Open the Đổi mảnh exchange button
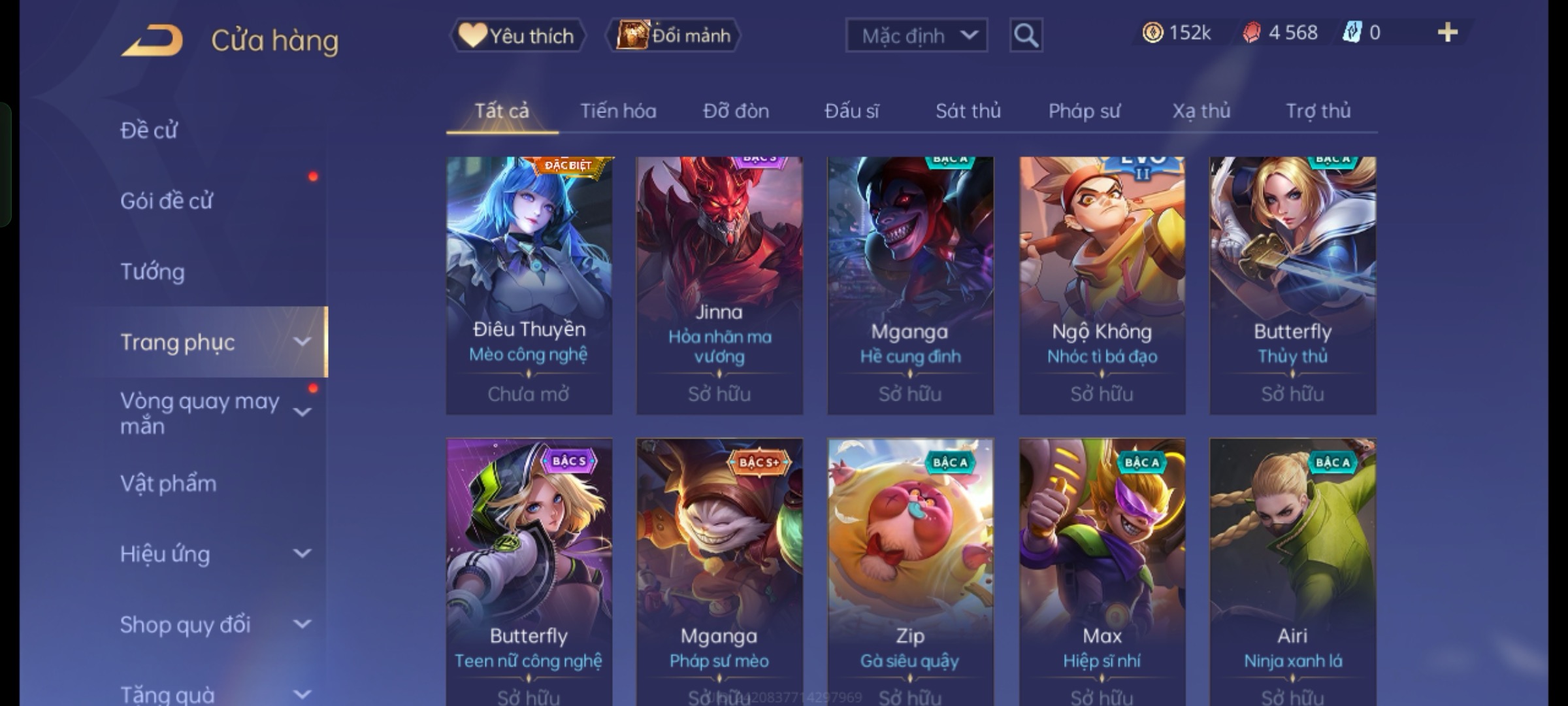Viewport: 1568px width, 706px height. pos(674,35)
